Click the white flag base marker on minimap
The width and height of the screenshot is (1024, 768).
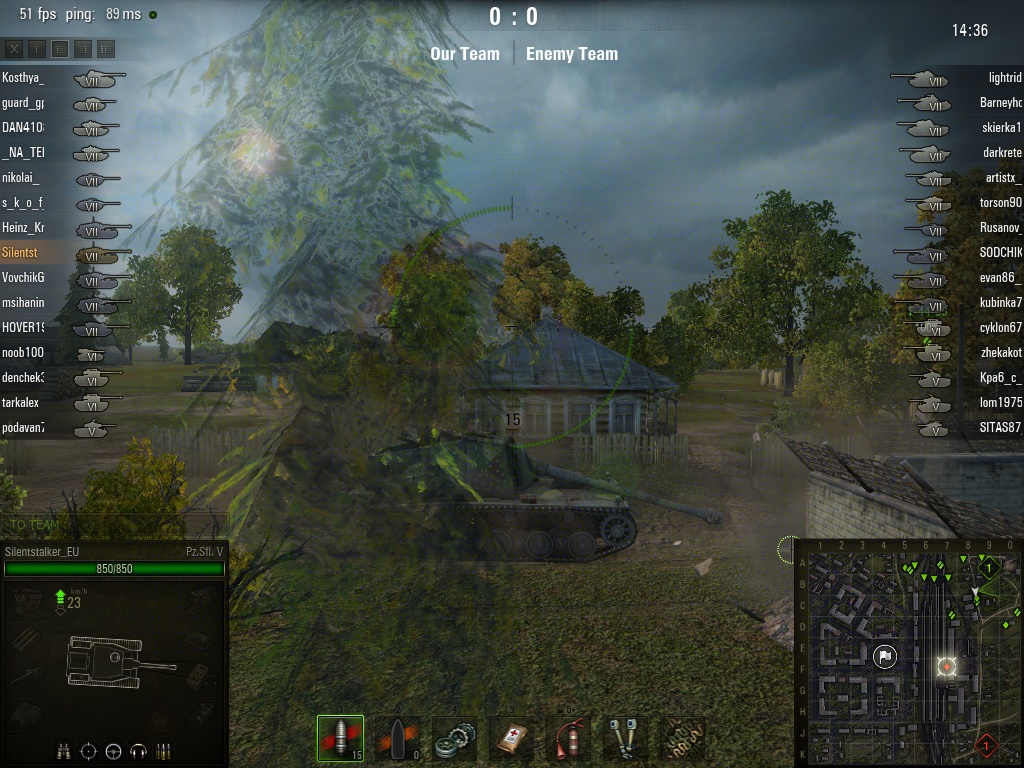click(x=885, y=657)
